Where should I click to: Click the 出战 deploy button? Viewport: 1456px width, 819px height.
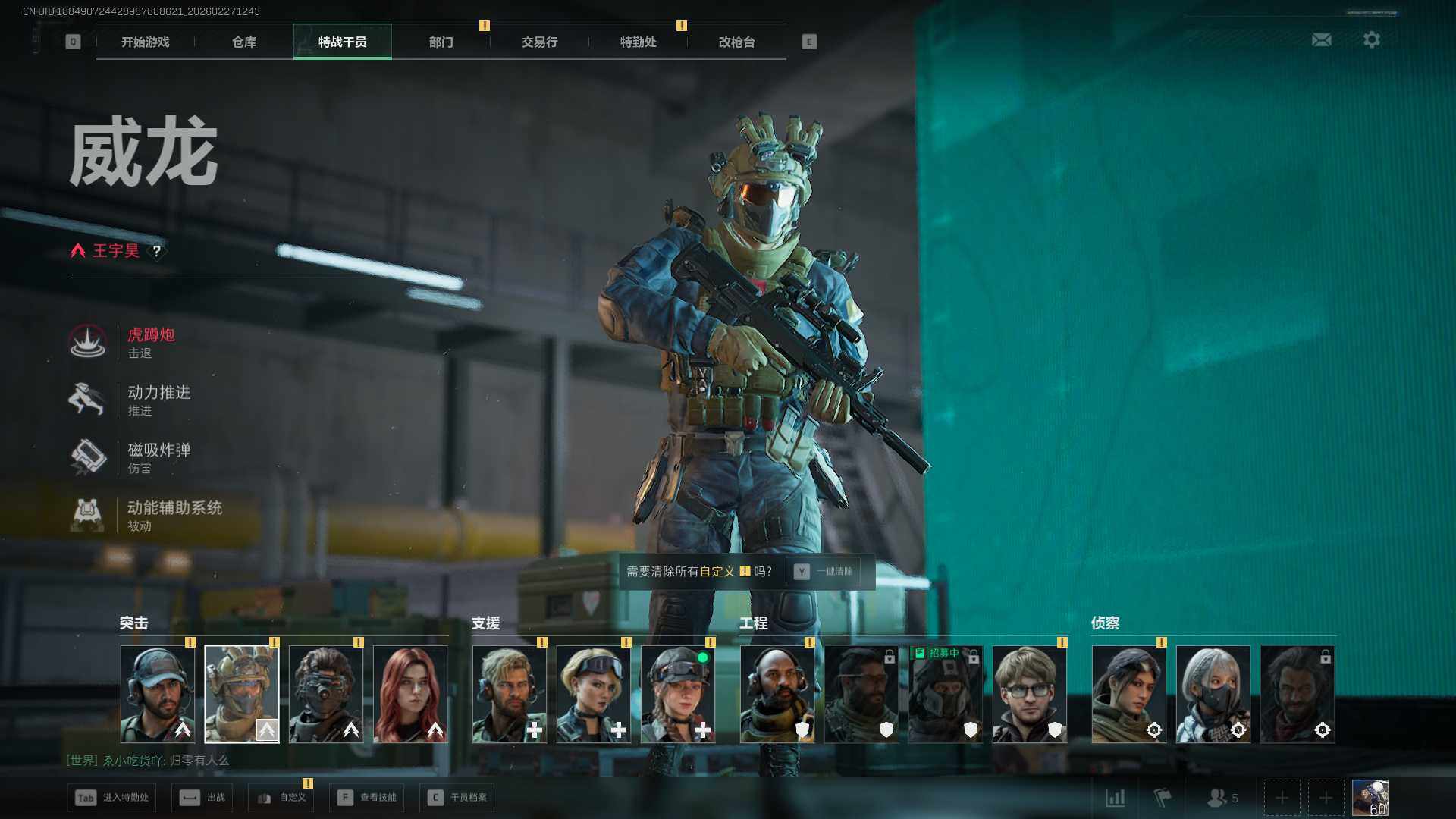pos(202,798)
